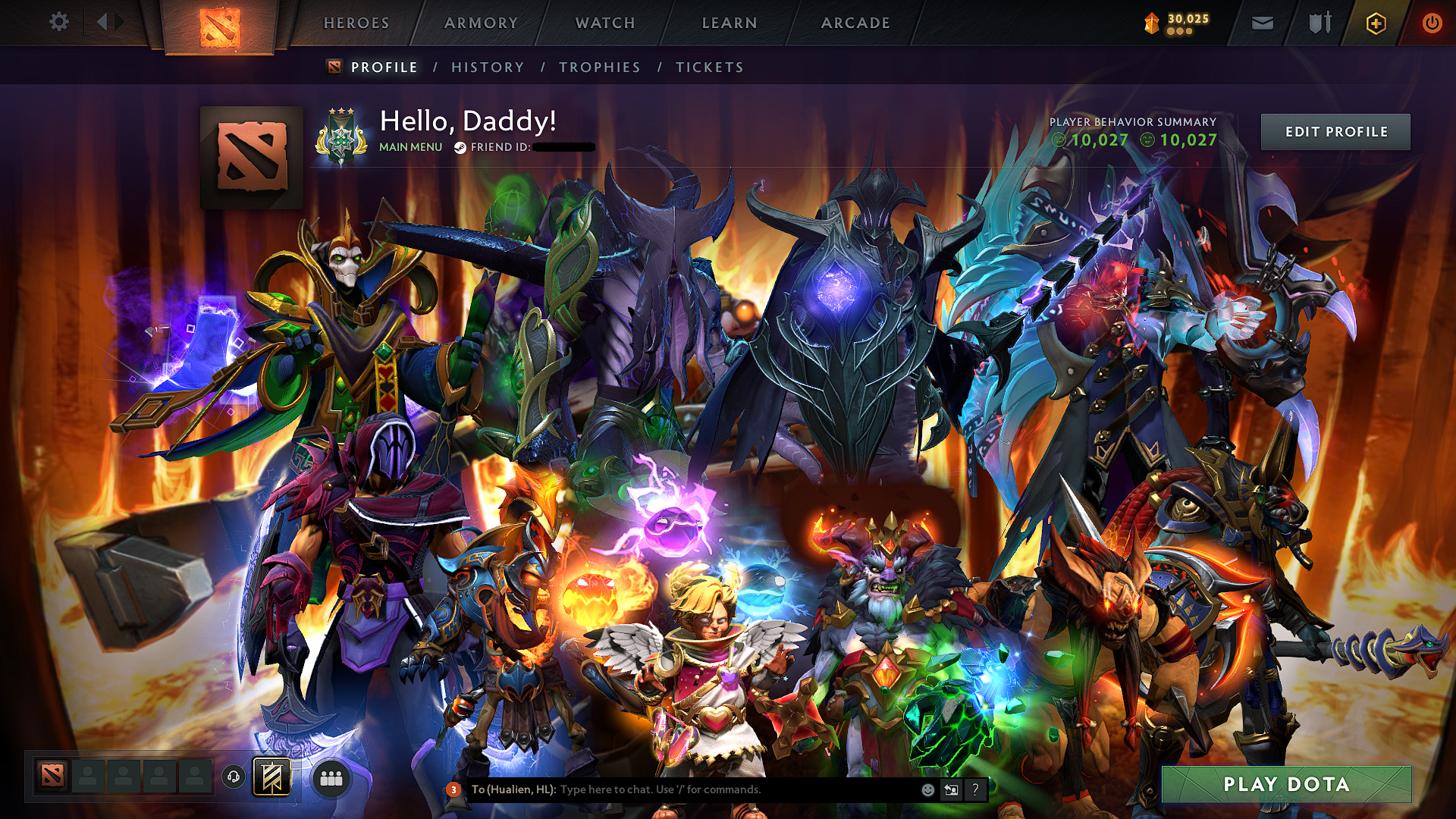Switch to the History tab
This screenshot has height=819, width=1456.
[x=488, y=67]
